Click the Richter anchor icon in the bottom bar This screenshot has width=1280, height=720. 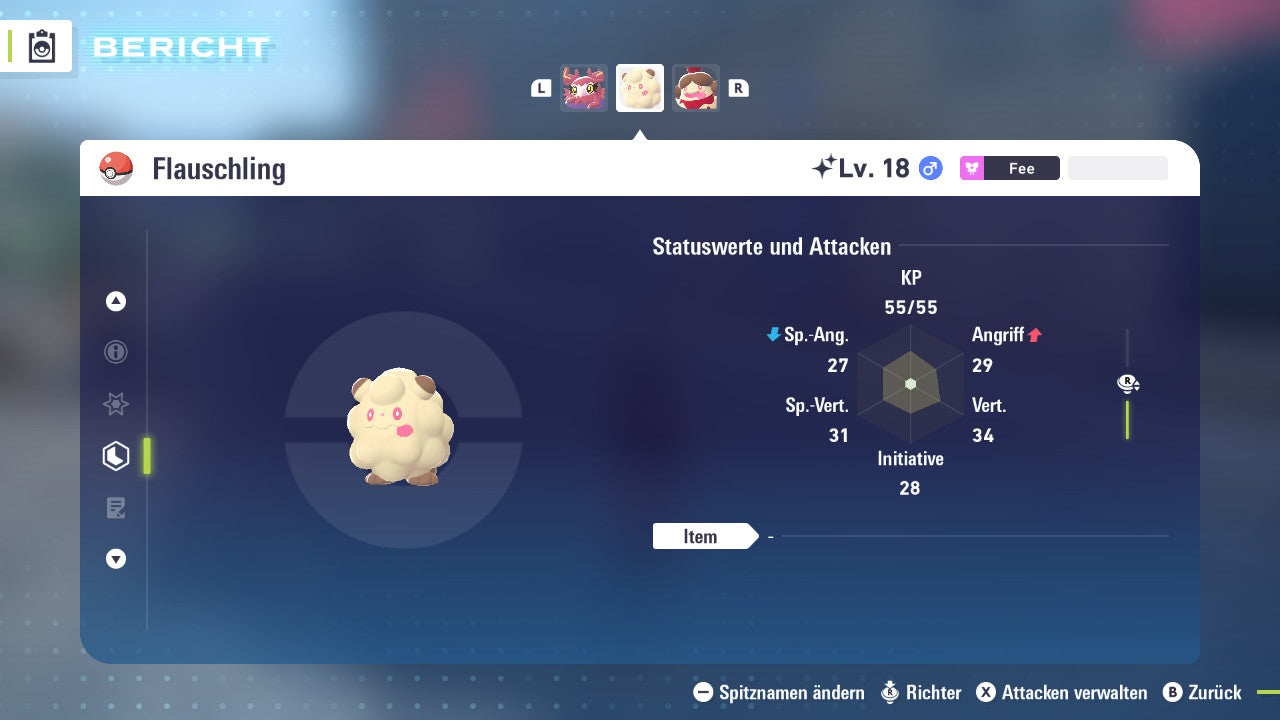click(888, 692)
